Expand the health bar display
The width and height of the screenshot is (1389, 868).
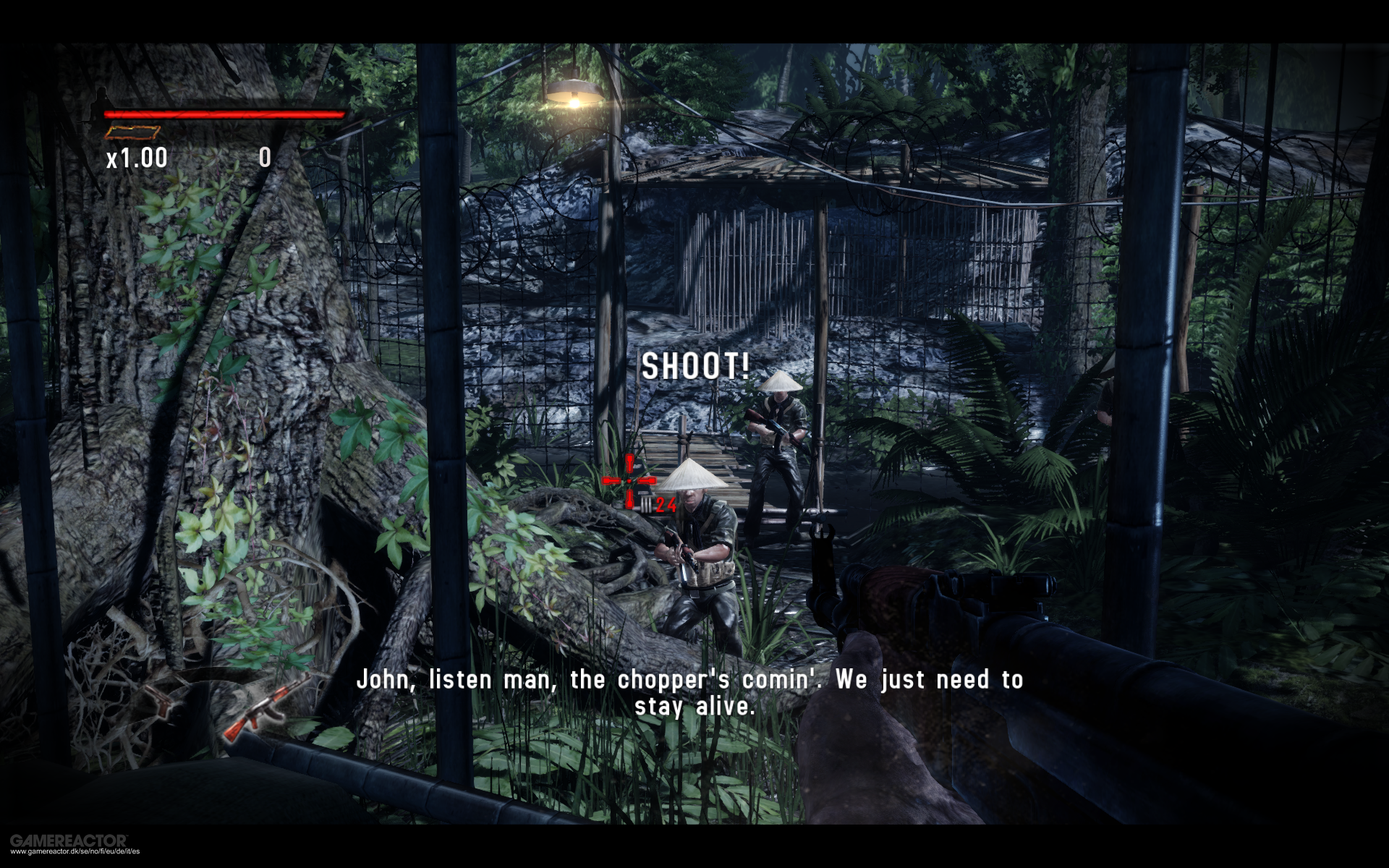pyautogui.click(x=224, y=114)
